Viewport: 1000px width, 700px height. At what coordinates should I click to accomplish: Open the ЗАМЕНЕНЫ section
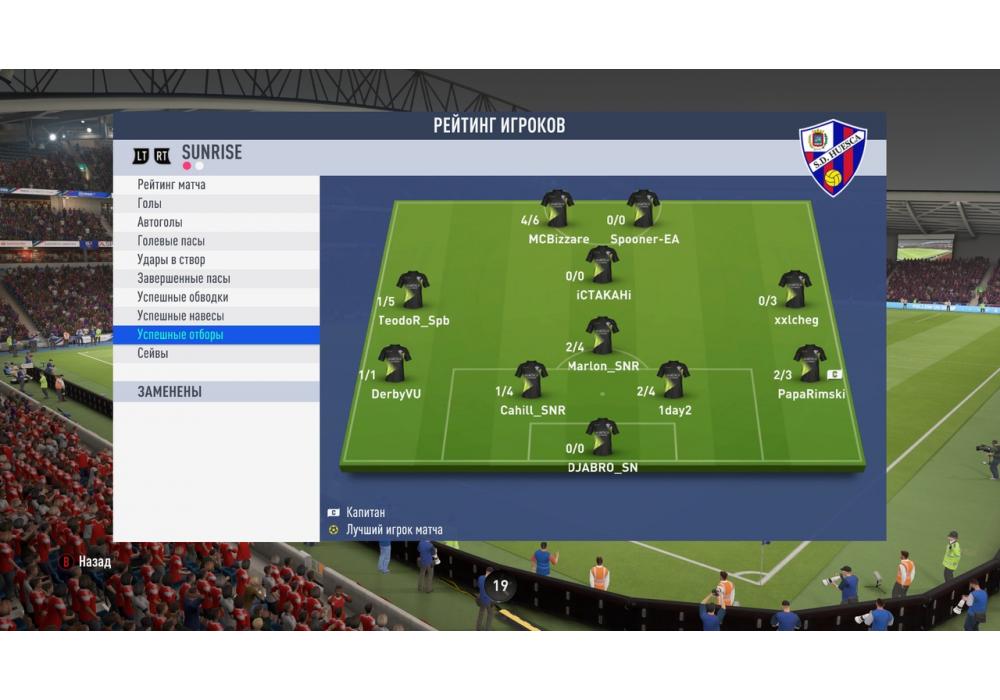(215, 392)
